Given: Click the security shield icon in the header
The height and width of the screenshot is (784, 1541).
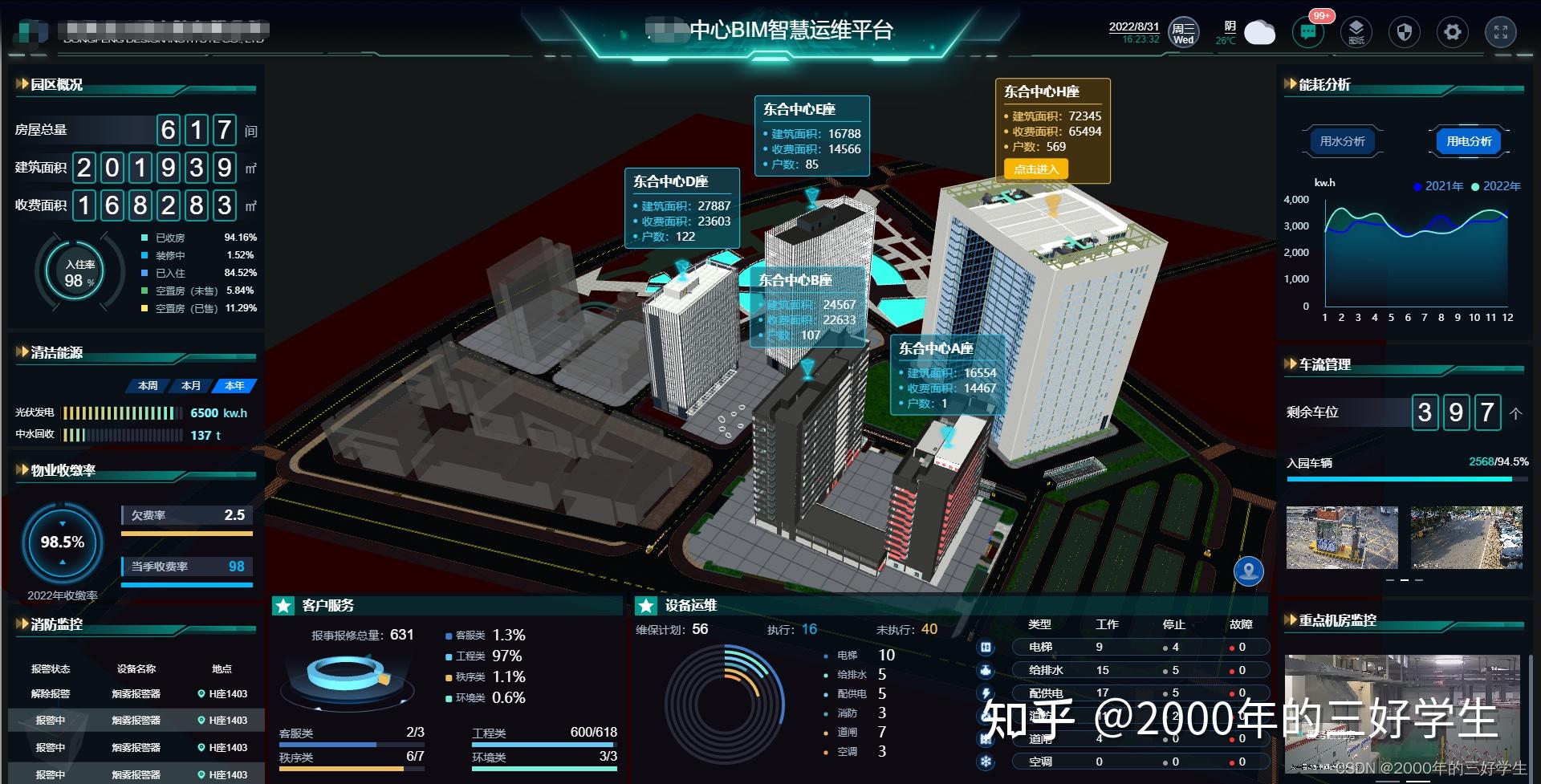Looking at the screenshot, I should 1405,32.
